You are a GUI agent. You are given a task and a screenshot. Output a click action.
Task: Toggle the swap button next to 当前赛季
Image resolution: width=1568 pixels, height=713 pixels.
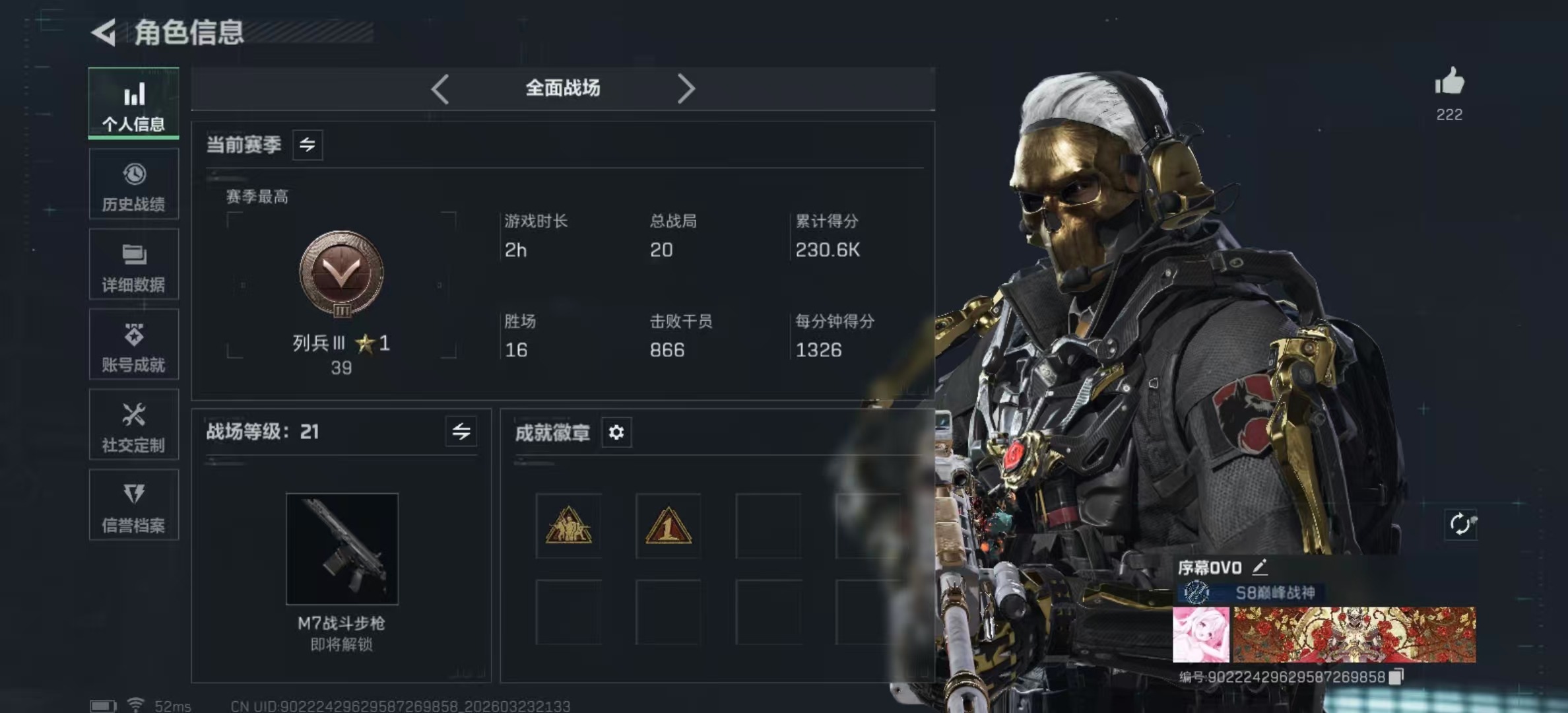click(308, 145)
